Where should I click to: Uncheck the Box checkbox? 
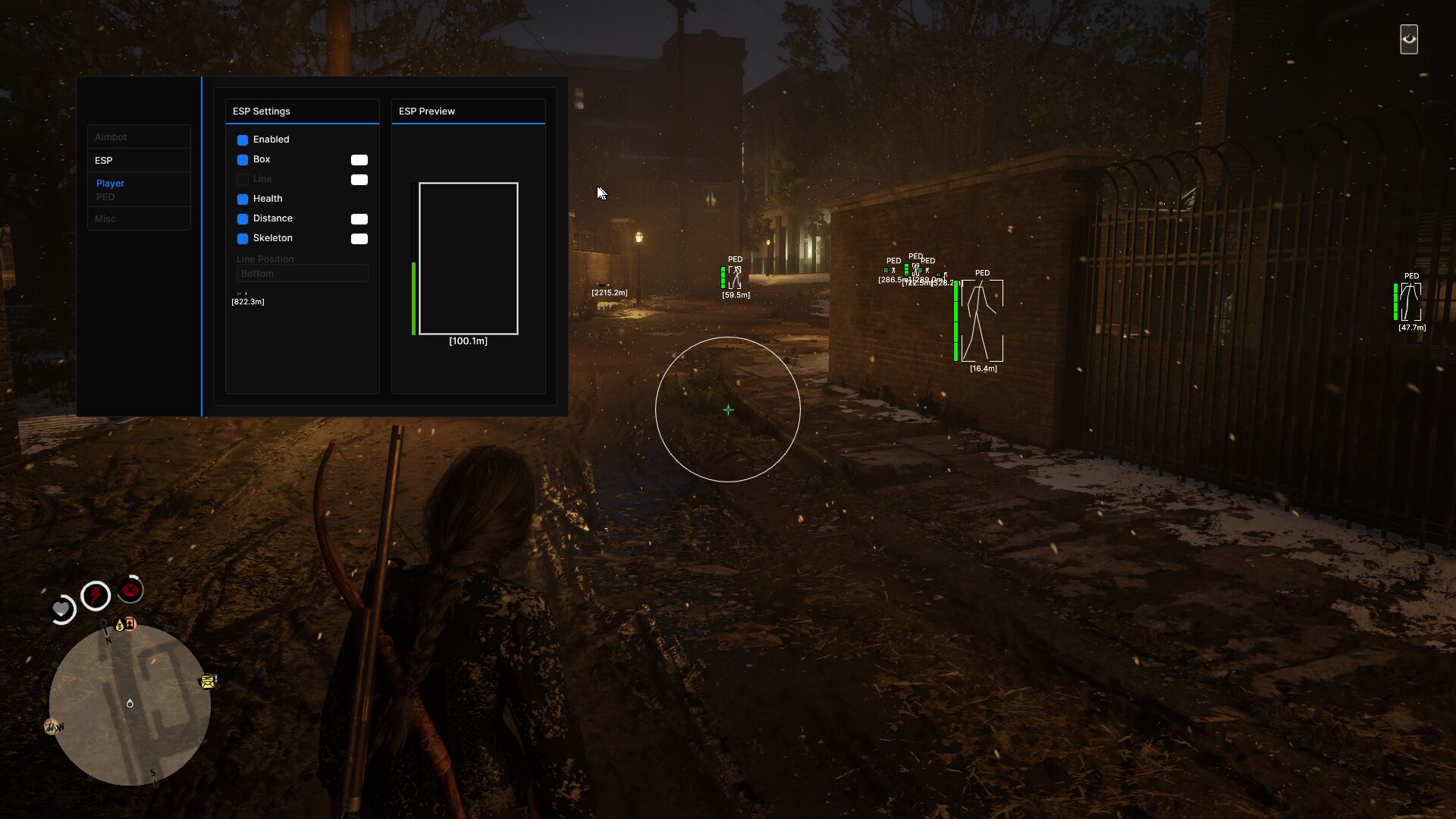[x=243, y=160]
